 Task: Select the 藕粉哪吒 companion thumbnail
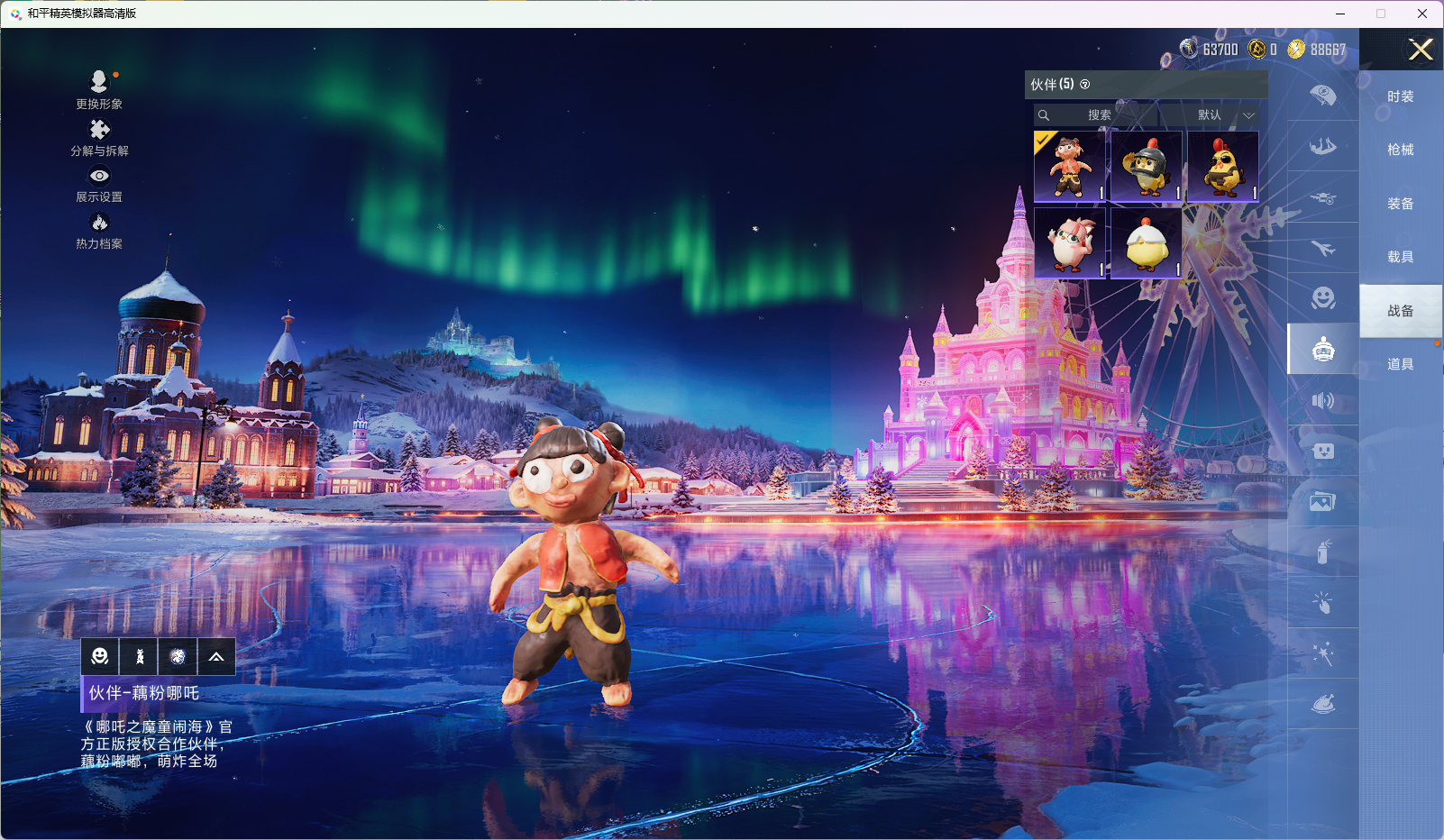pyautogui.click(x=1070, y=167)
